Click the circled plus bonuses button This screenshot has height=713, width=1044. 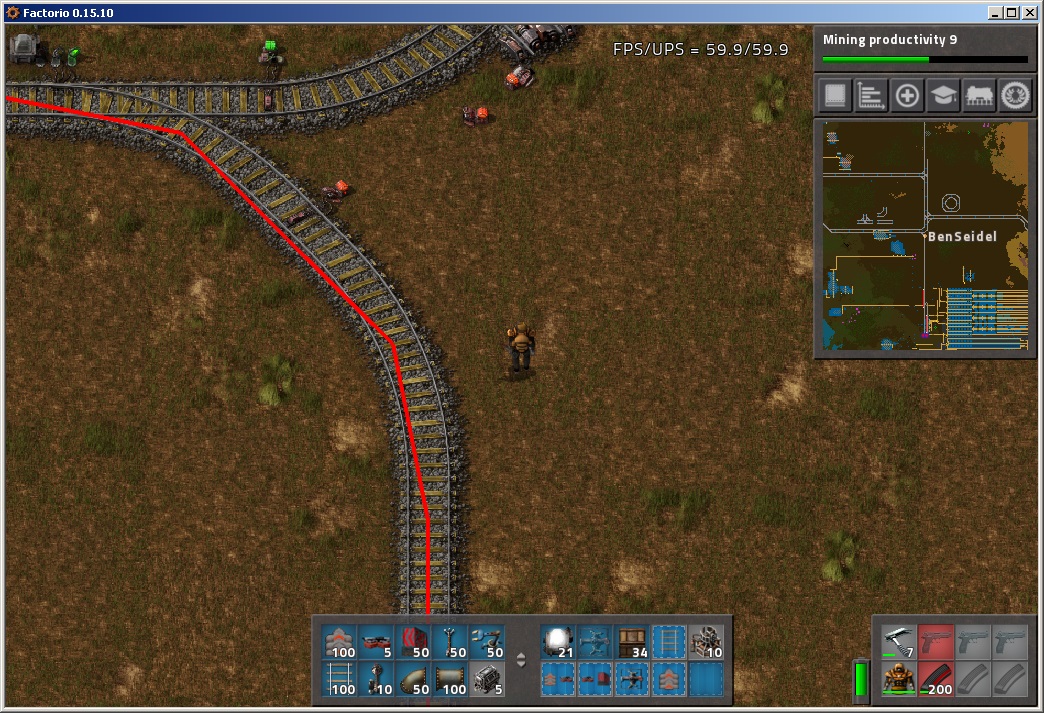tap(907, 96)
